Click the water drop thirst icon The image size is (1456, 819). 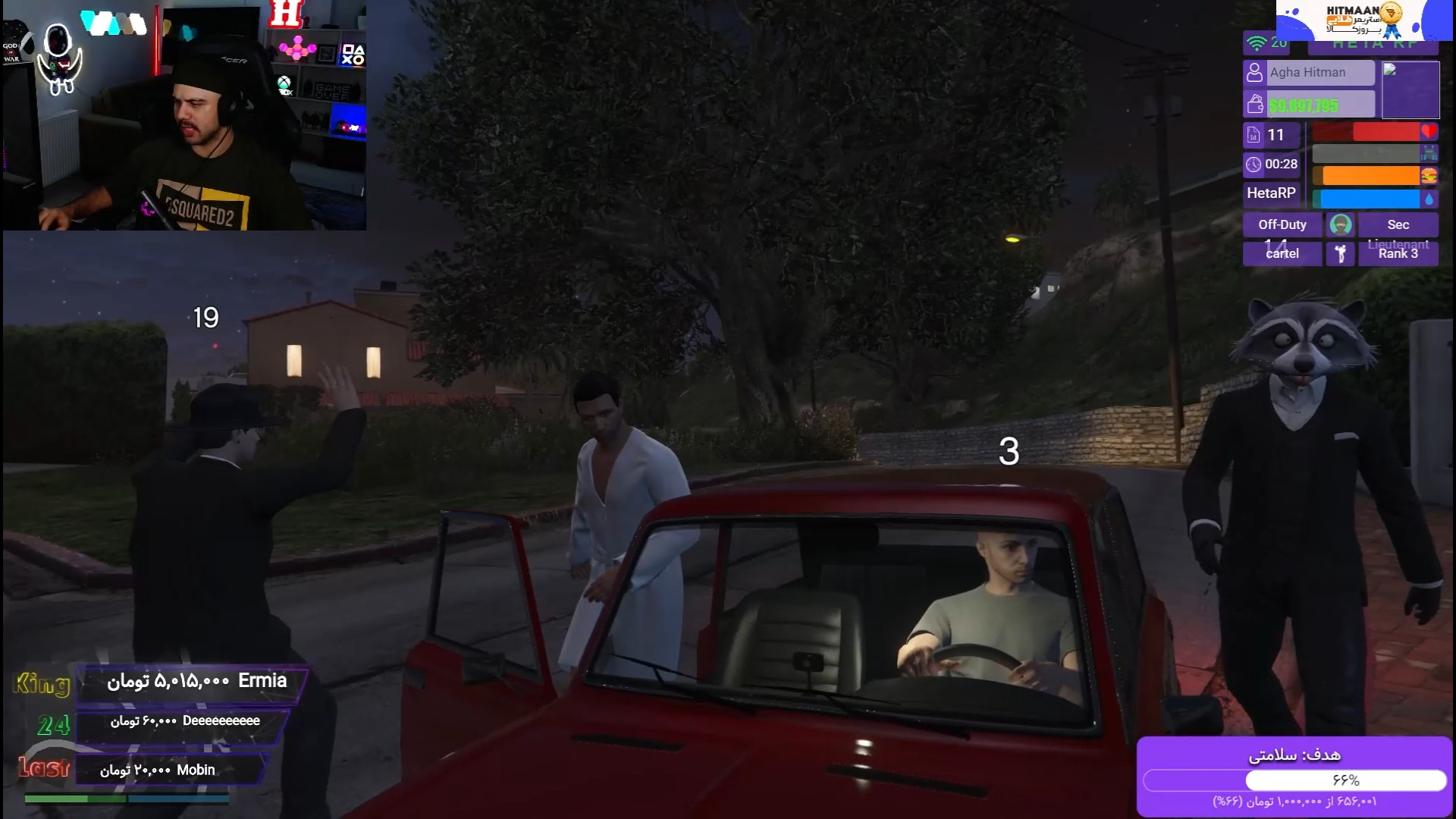click(x=1429, y=199)
